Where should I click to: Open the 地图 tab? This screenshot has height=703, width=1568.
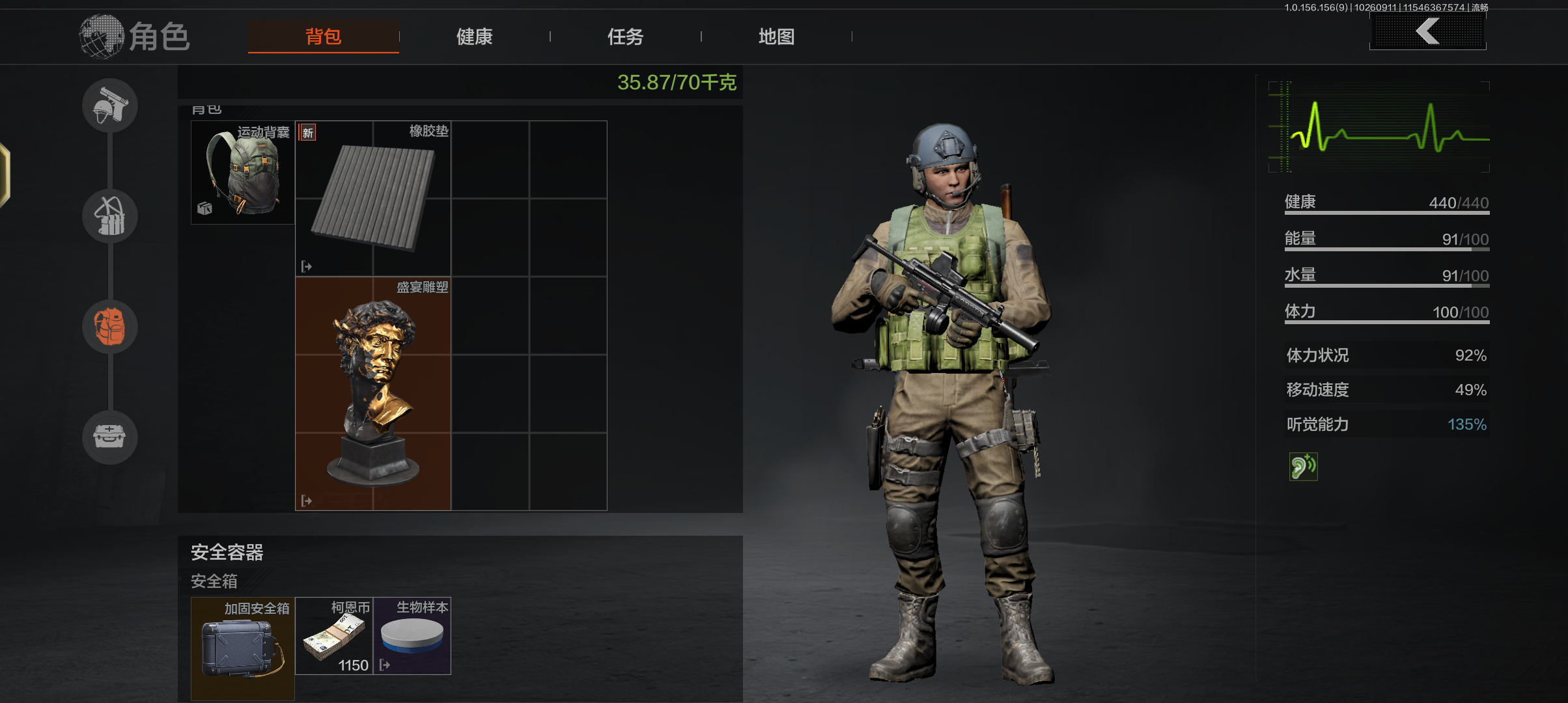776,36
